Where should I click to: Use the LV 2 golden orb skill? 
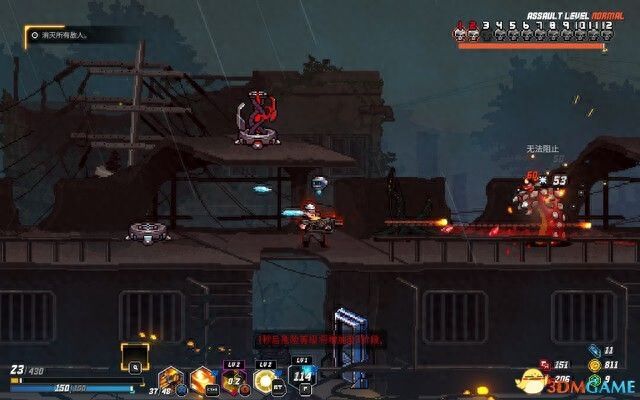coord(267,380)
